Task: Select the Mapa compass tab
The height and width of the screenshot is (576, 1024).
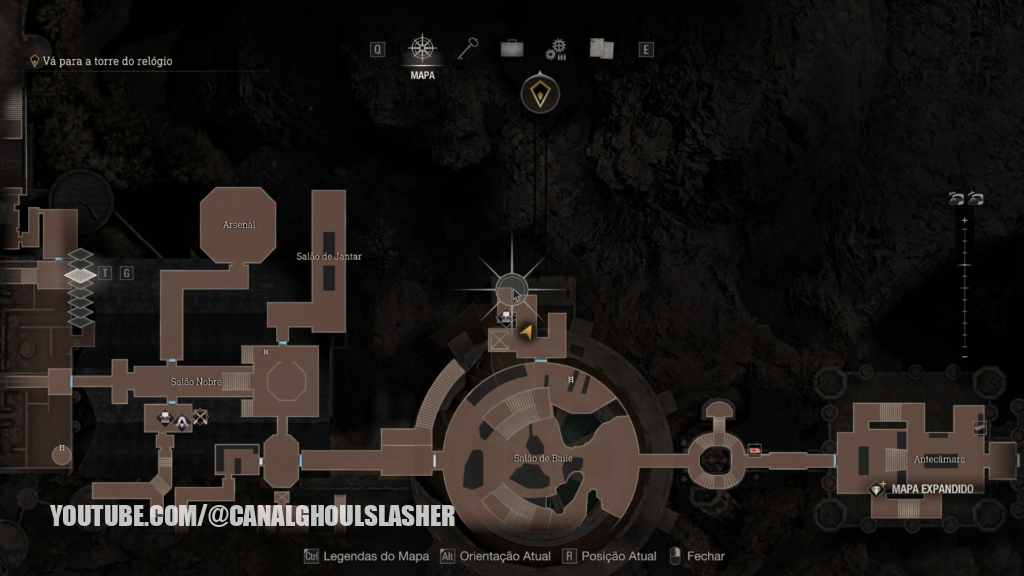Action: point(422,49)
